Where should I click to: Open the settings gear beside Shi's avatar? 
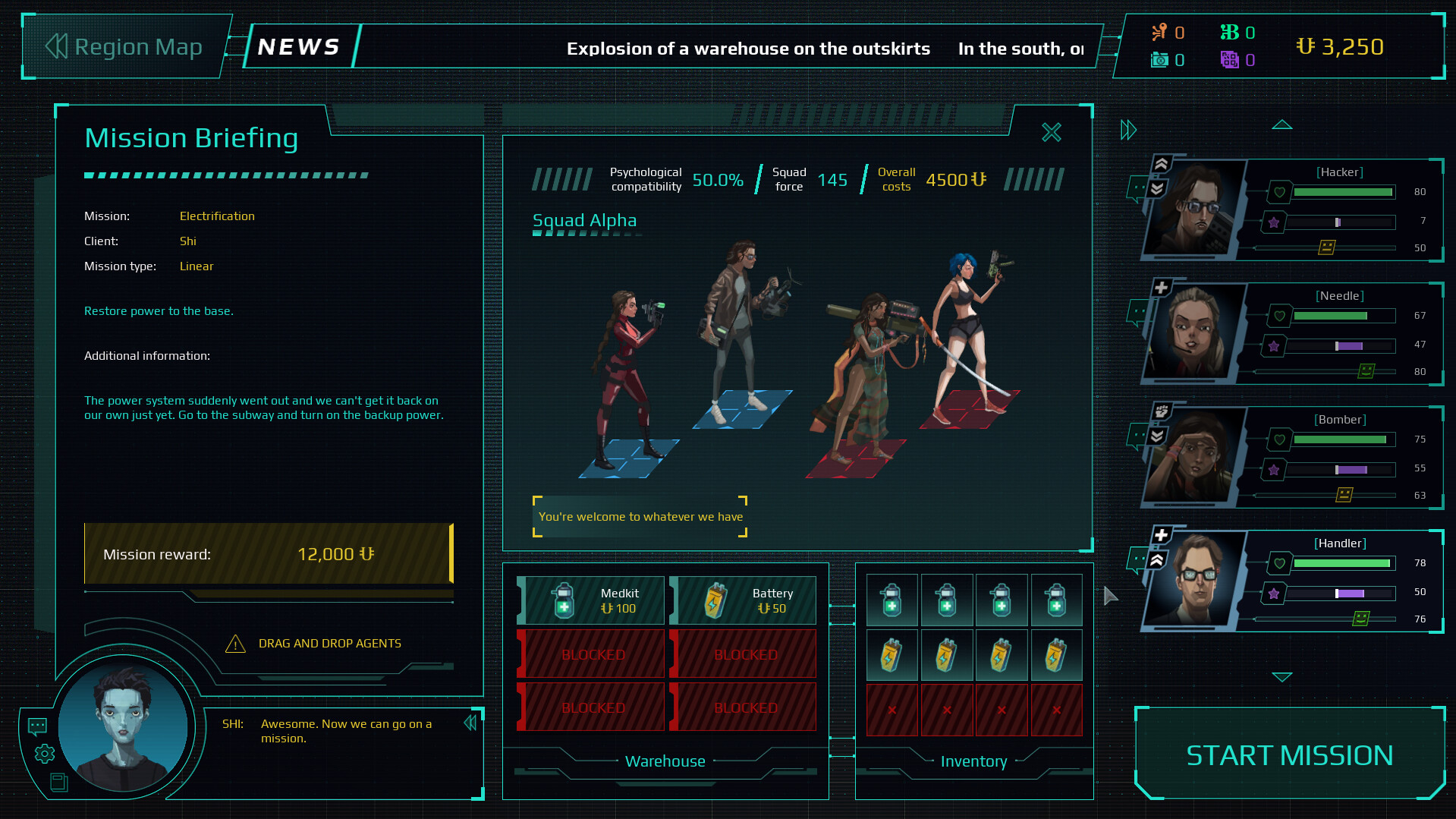click(x=44, y=754)
